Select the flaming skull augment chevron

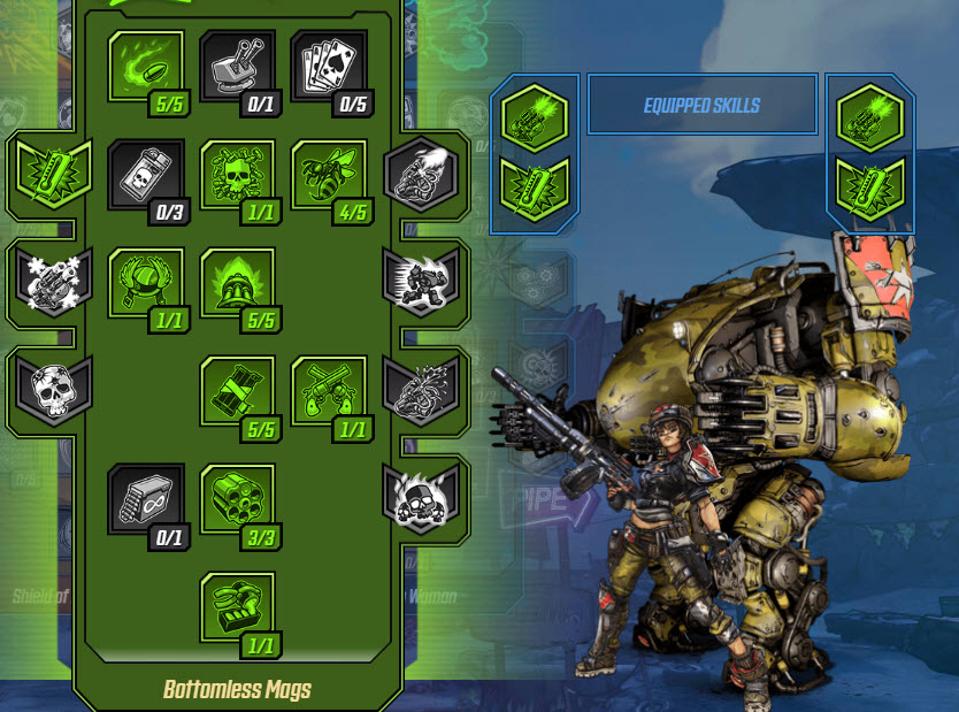point(420,496)
